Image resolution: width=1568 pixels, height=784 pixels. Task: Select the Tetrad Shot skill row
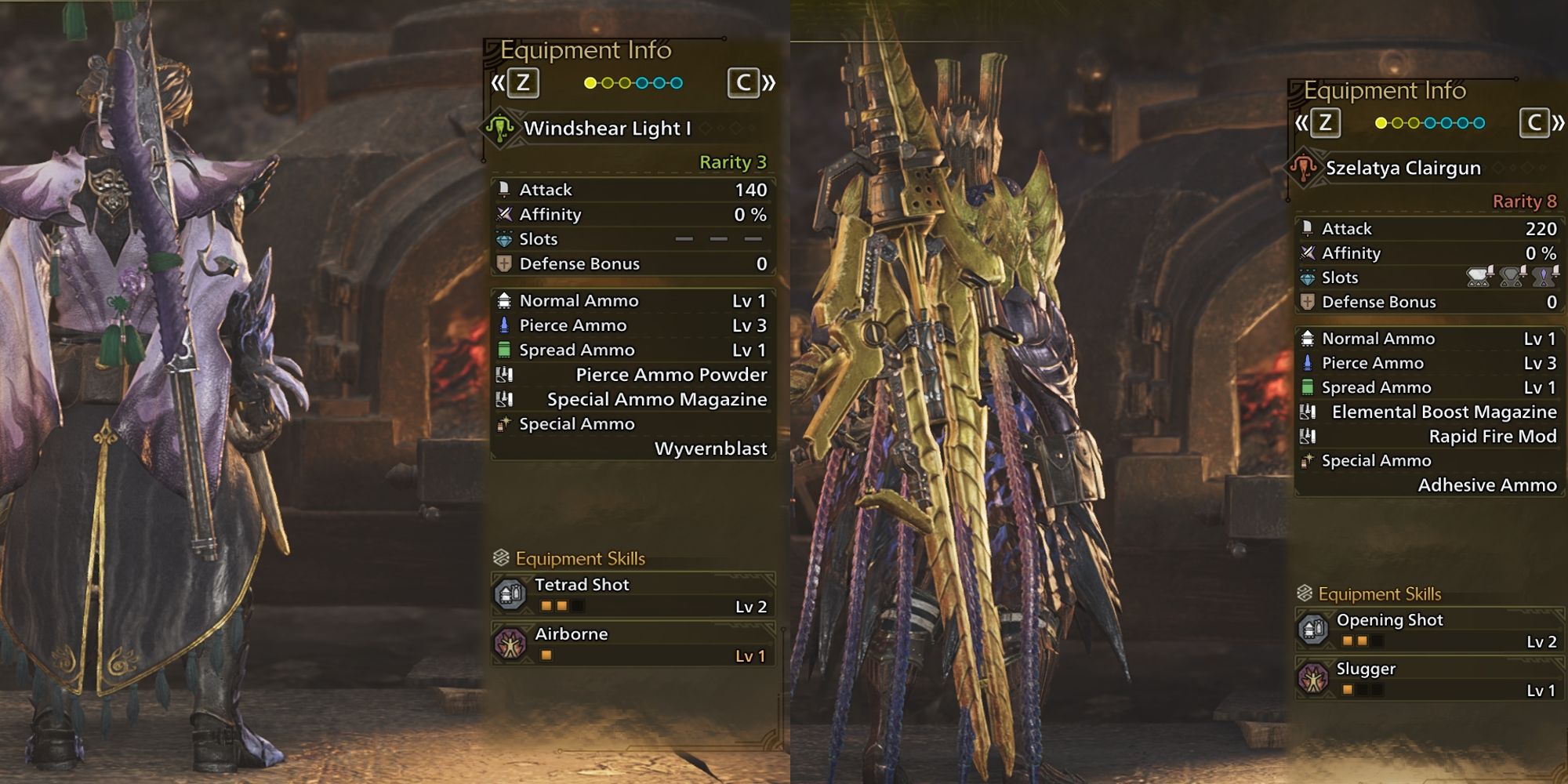tap(633, 594)
